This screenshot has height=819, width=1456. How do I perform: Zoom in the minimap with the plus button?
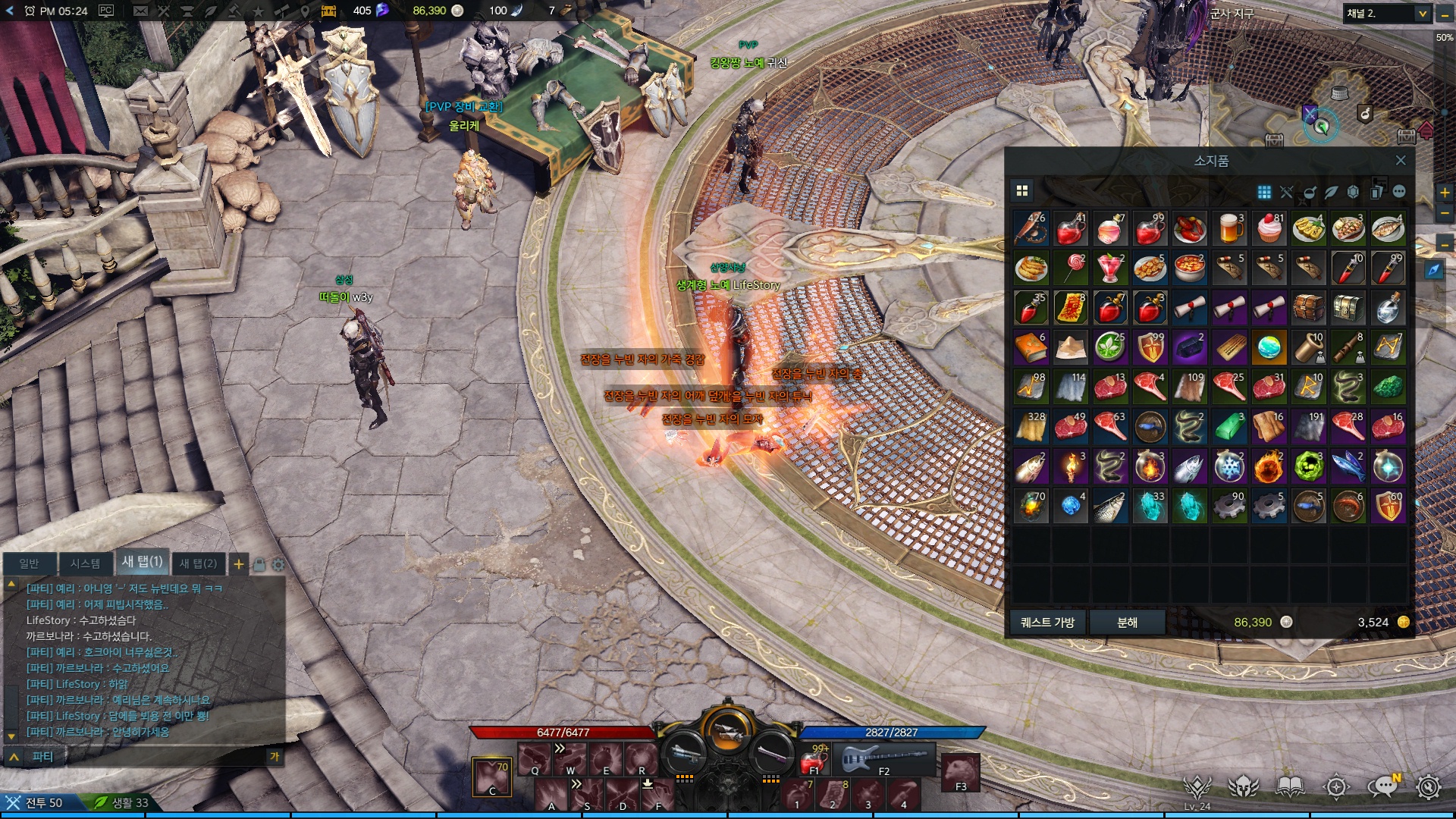pos(1445,193)
